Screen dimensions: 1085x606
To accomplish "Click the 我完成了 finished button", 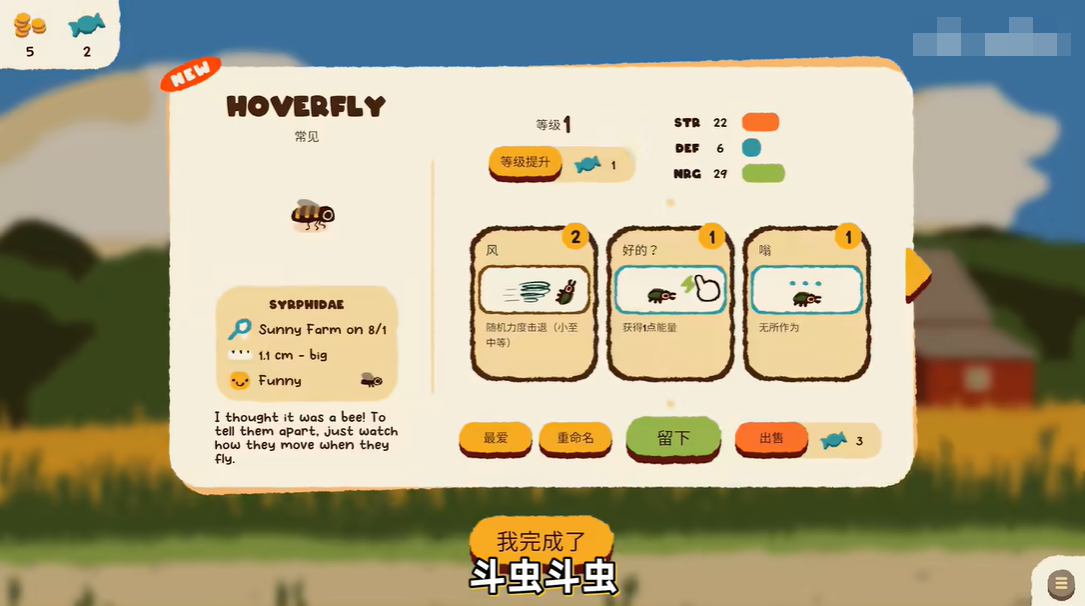I will [x=541, y=541].
